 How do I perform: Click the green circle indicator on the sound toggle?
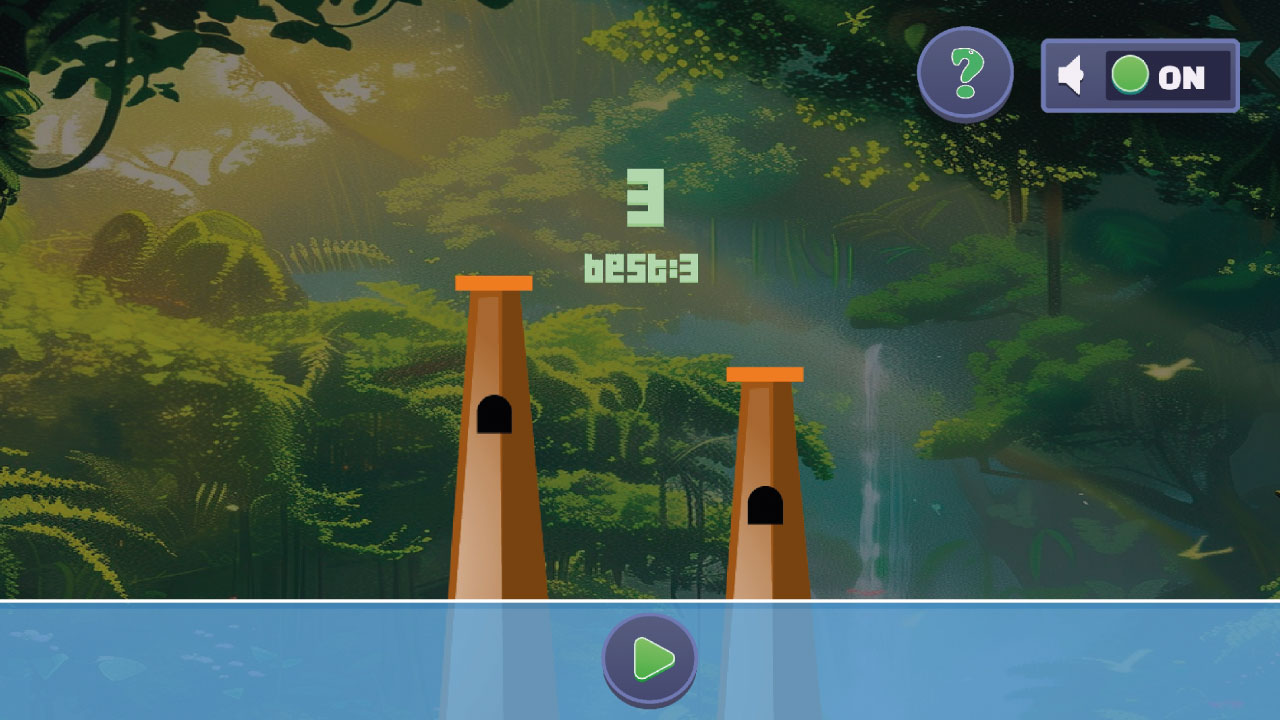[1130, 74]
